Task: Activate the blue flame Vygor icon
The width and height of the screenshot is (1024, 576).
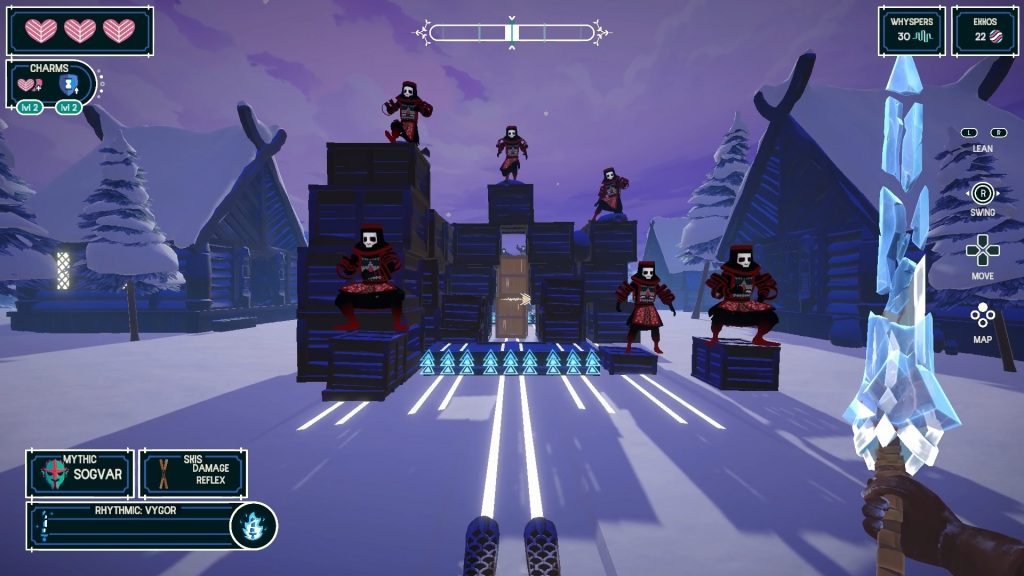Action: (253, 526)
